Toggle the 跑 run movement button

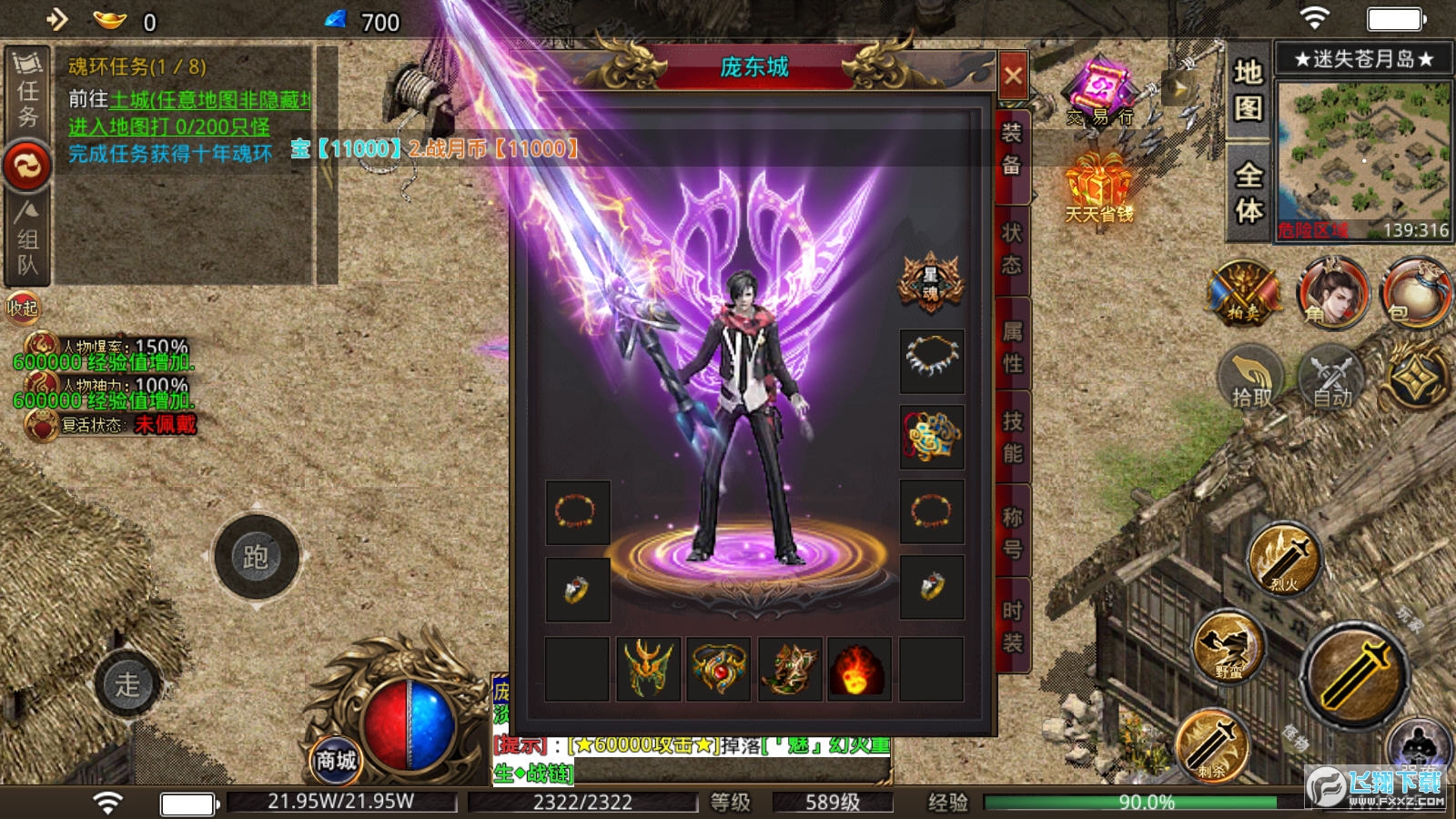tap(256, 557)
